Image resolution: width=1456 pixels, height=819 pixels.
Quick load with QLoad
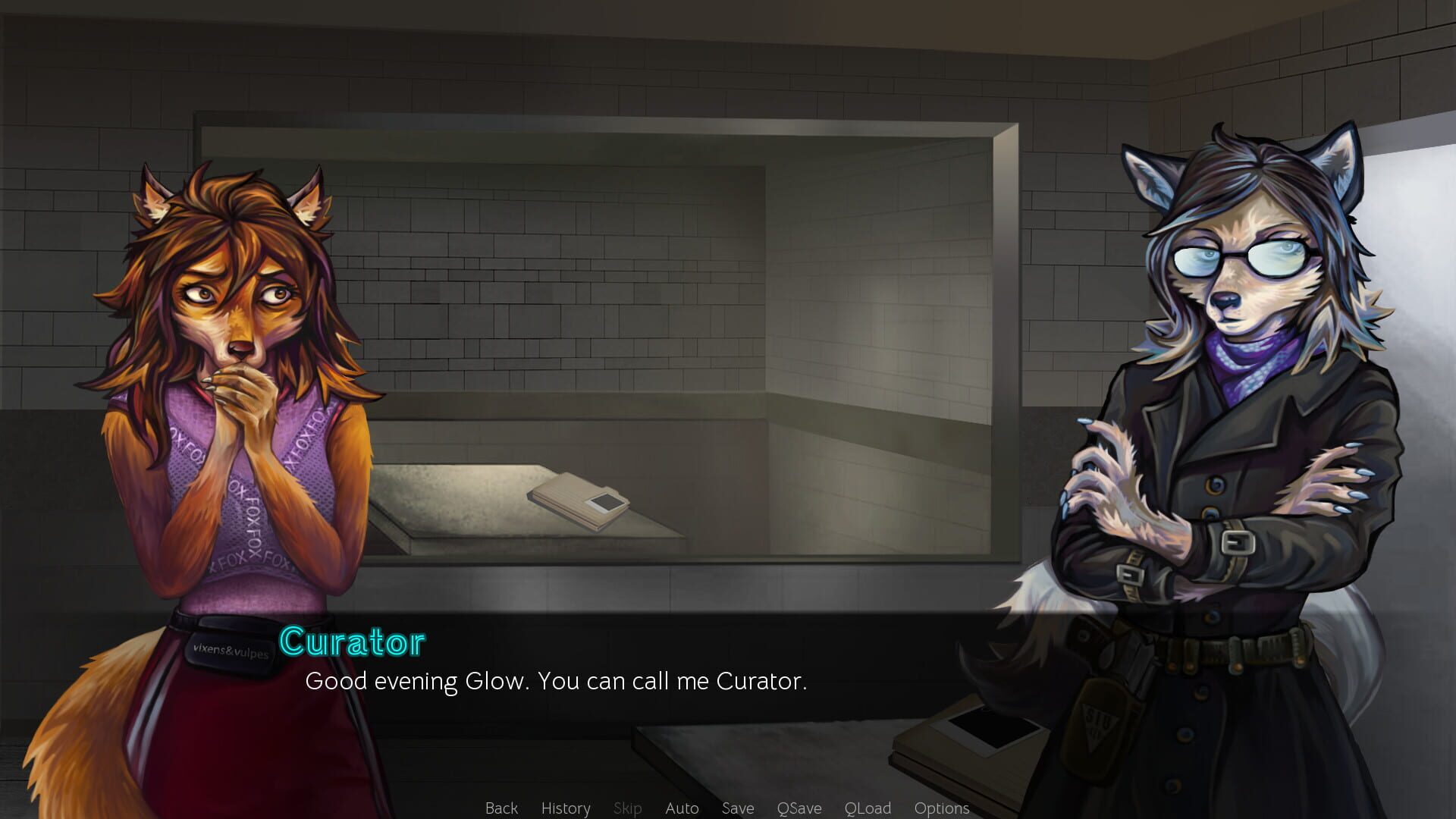pos(868,808)
